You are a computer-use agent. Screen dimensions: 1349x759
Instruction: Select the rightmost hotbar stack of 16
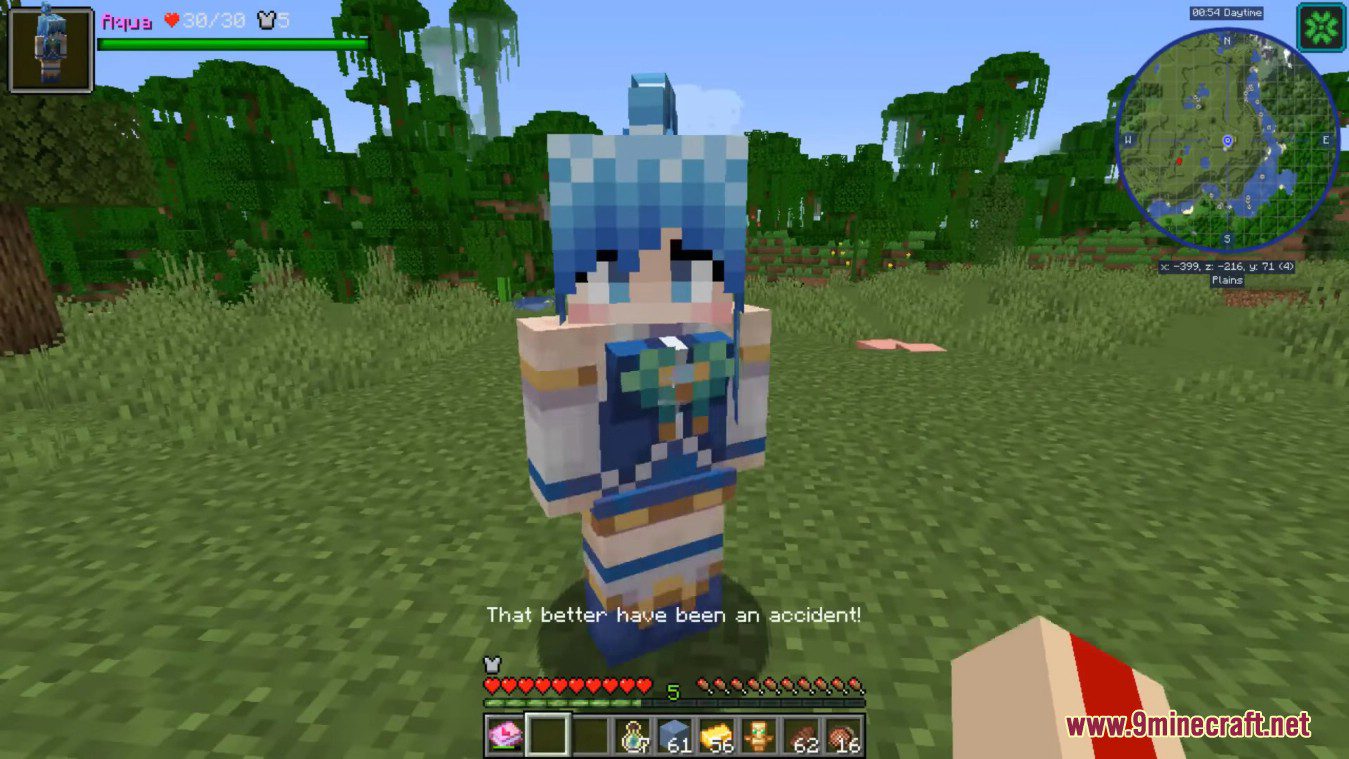pyautogui.click(x=843, y=736)
